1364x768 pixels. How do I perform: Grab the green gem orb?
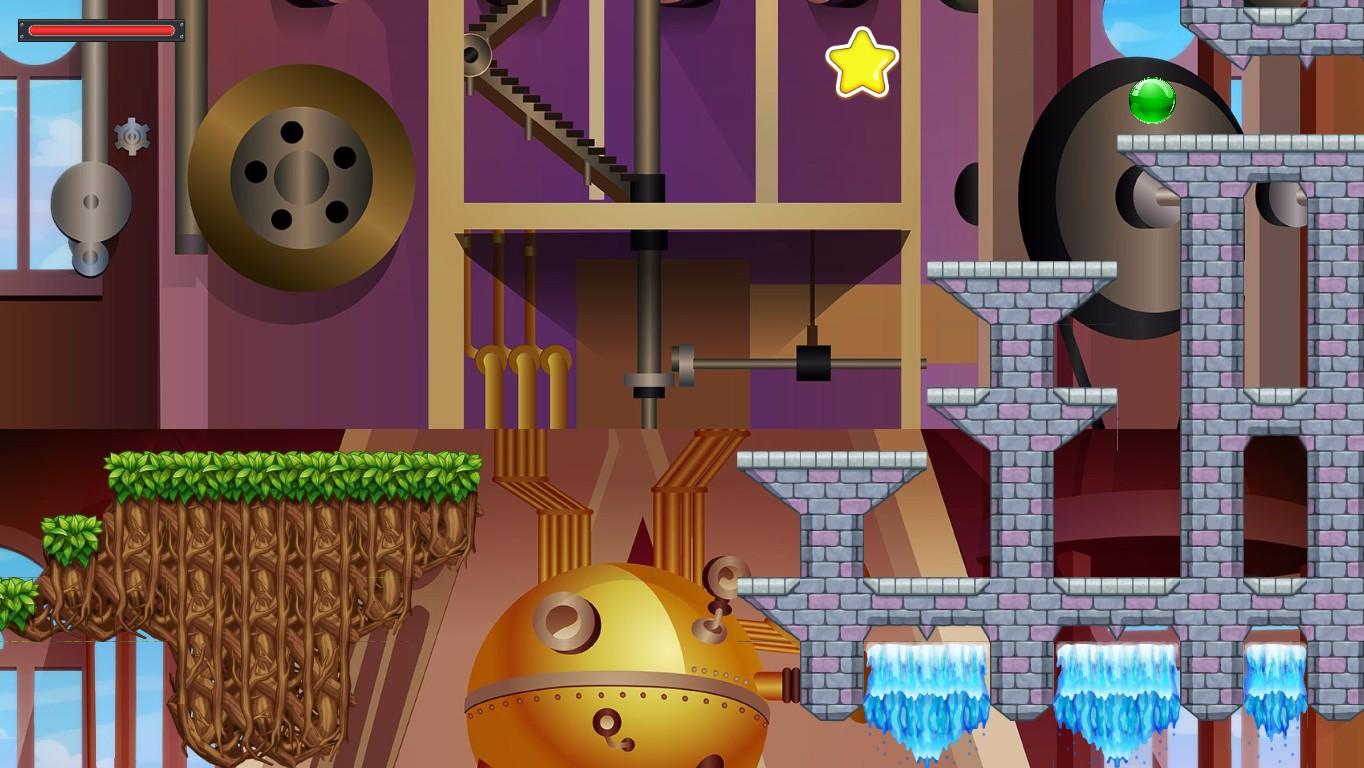pyautogui.click(x=1152, y=101)
